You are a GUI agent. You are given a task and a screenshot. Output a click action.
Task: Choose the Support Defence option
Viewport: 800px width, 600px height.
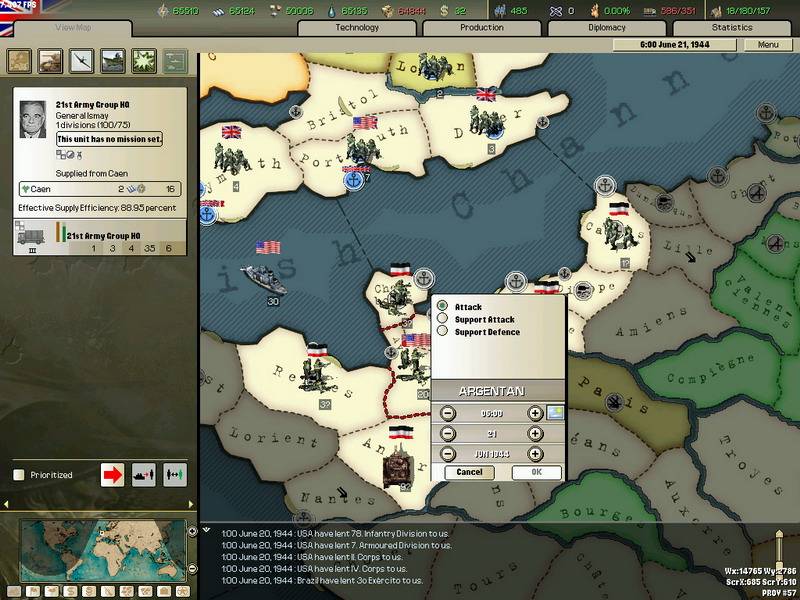click(x=442, y=331)
